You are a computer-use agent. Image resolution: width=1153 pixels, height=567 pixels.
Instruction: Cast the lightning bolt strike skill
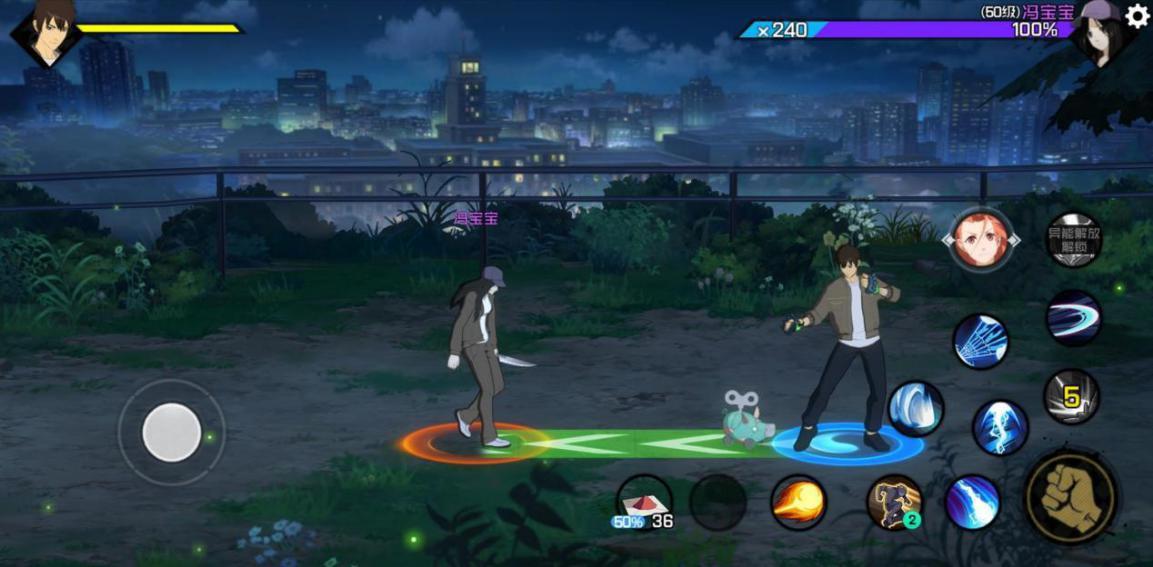[x=1000, y=427]
